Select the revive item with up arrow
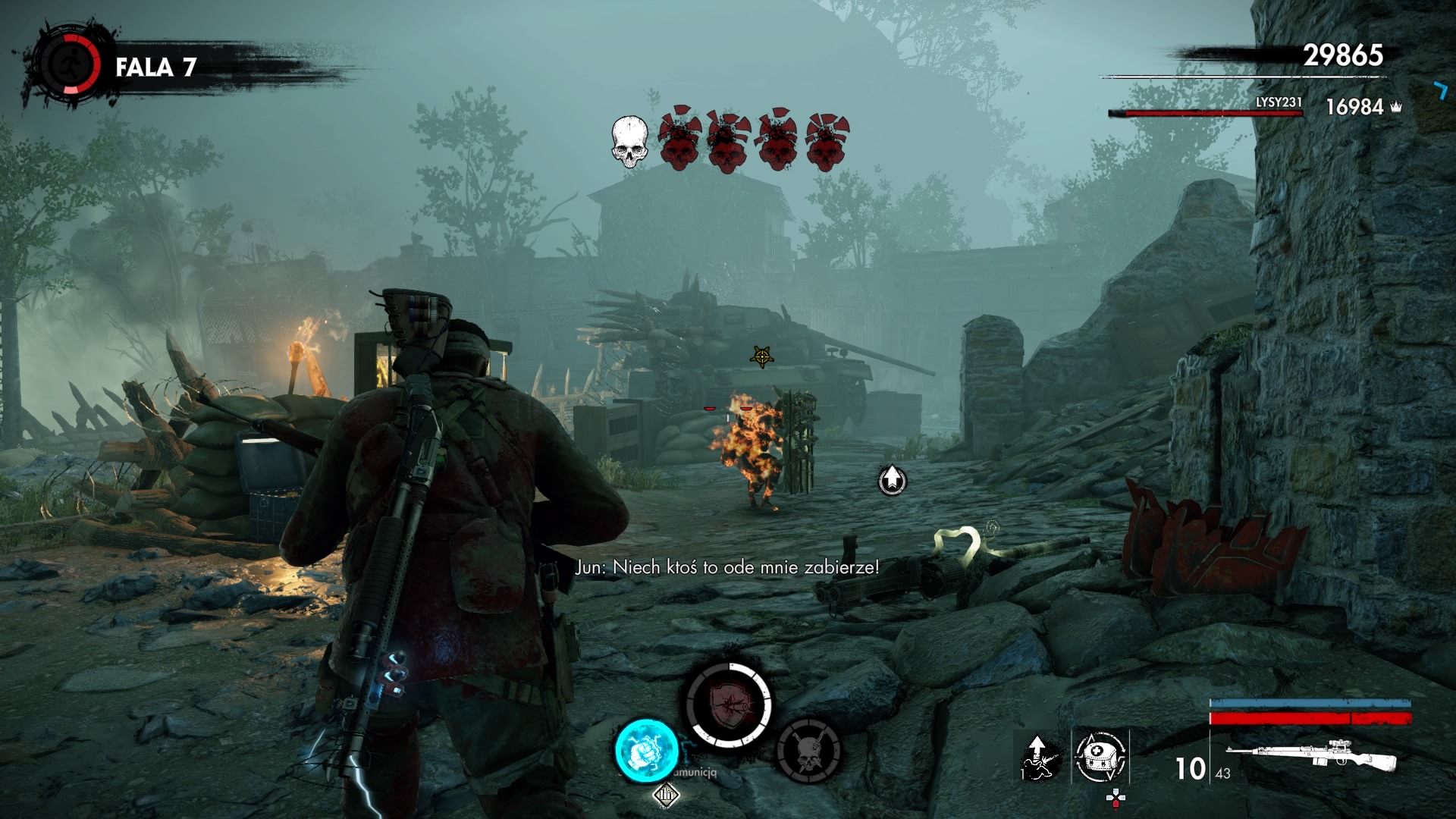The image size is (1456, 819). click(x=1038, y=757)
